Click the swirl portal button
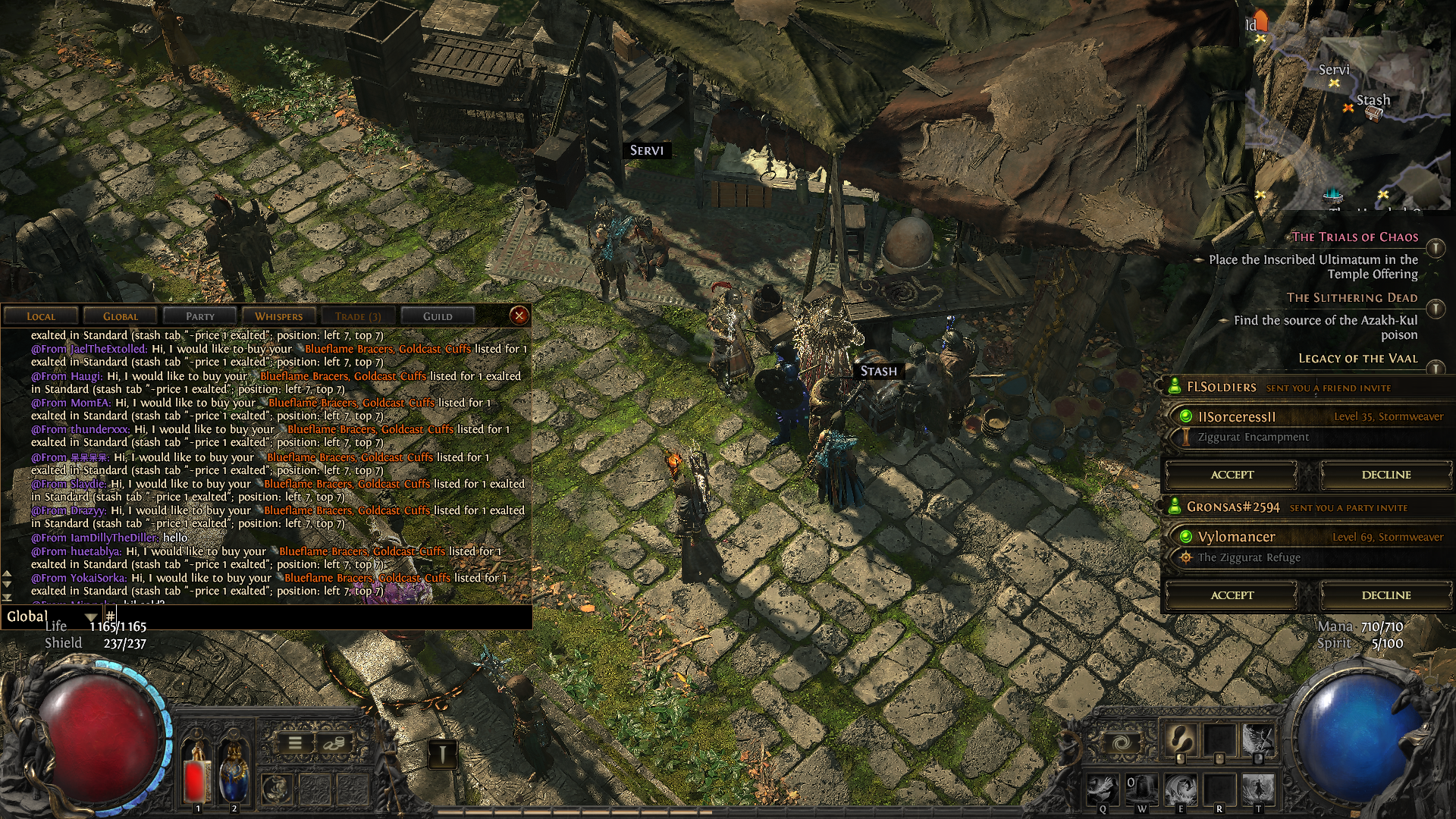The image size is (1456, 819). 1122,742
